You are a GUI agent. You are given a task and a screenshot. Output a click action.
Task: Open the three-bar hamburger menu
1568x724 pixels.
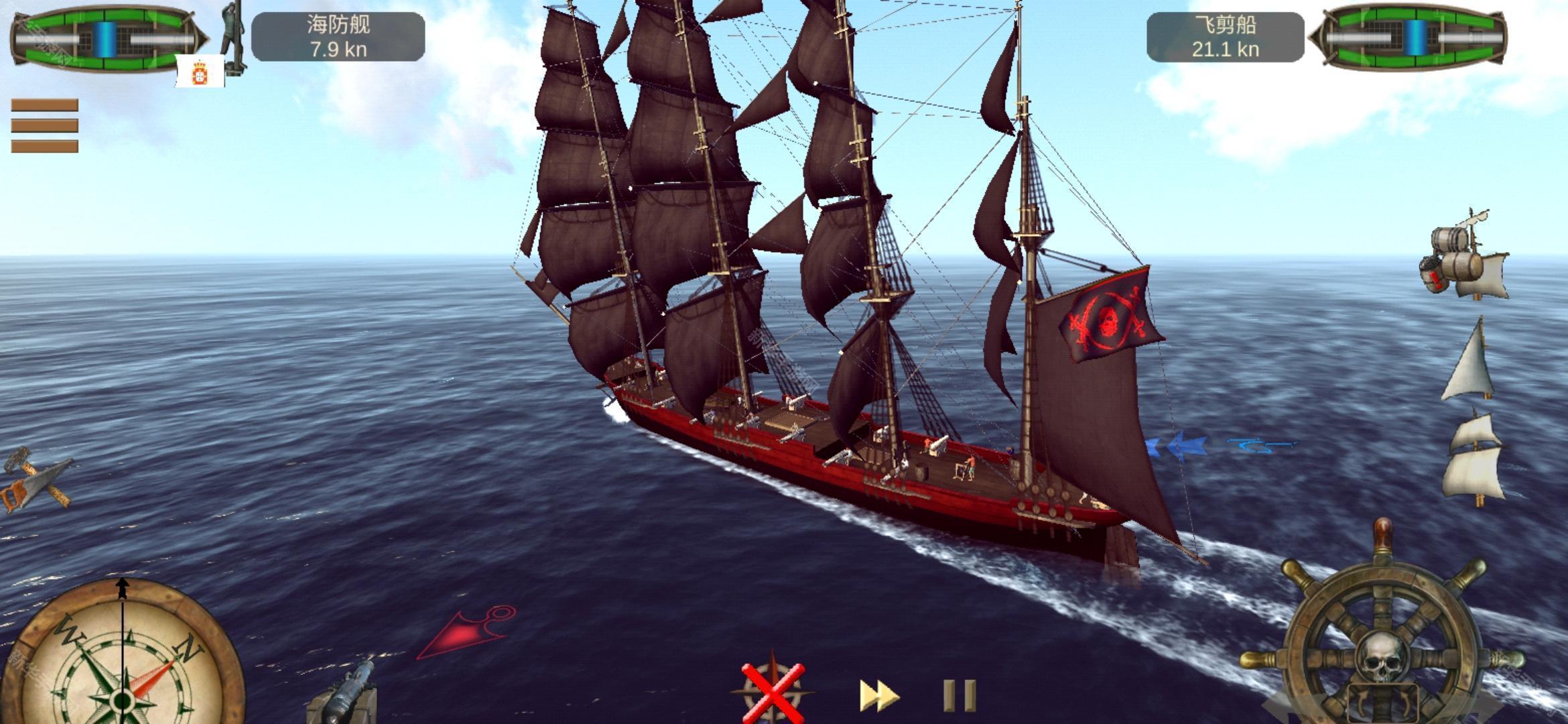(44, 125)
